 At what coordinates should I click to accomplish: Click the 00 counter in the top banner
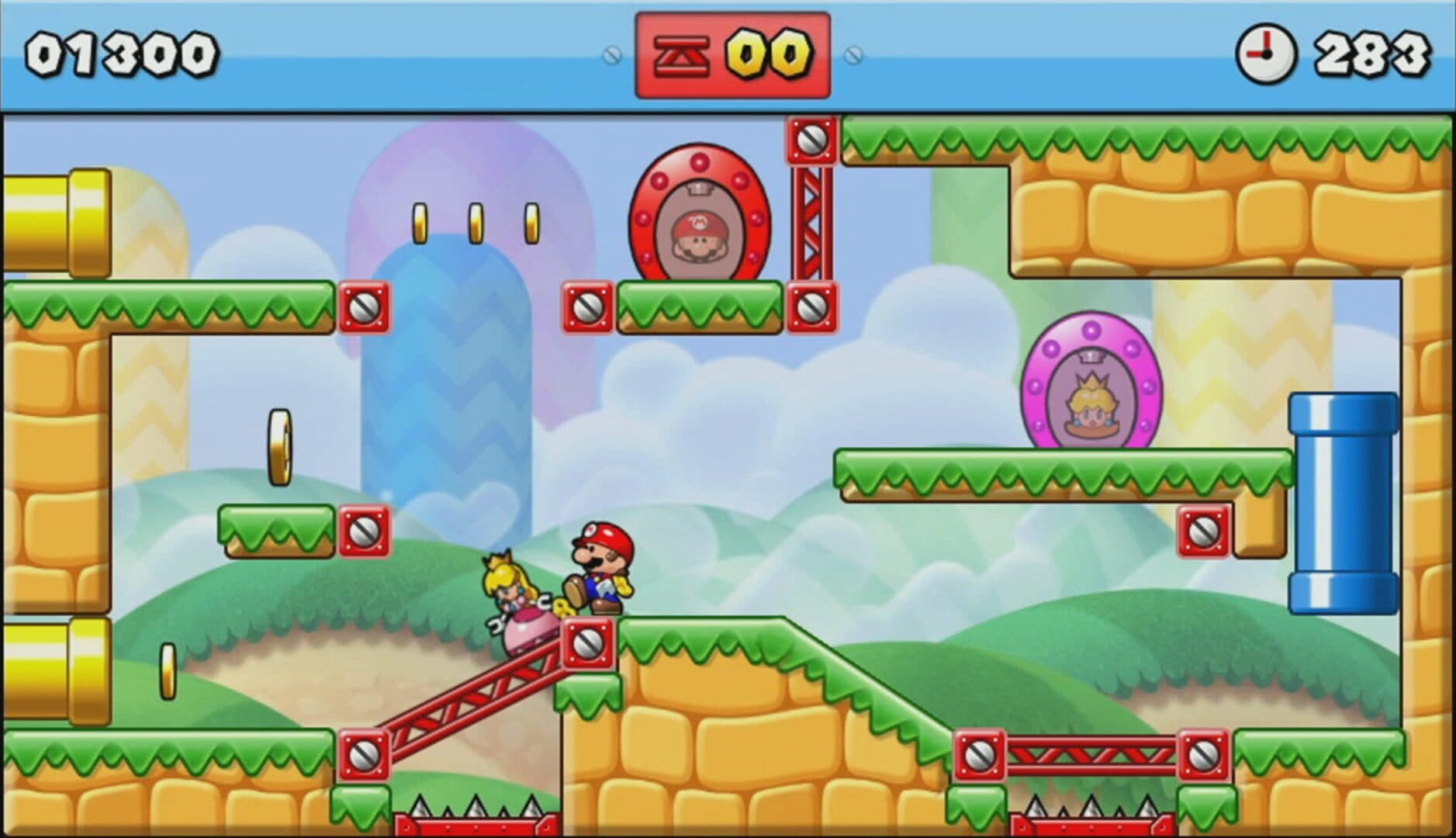tap(769, 52)
